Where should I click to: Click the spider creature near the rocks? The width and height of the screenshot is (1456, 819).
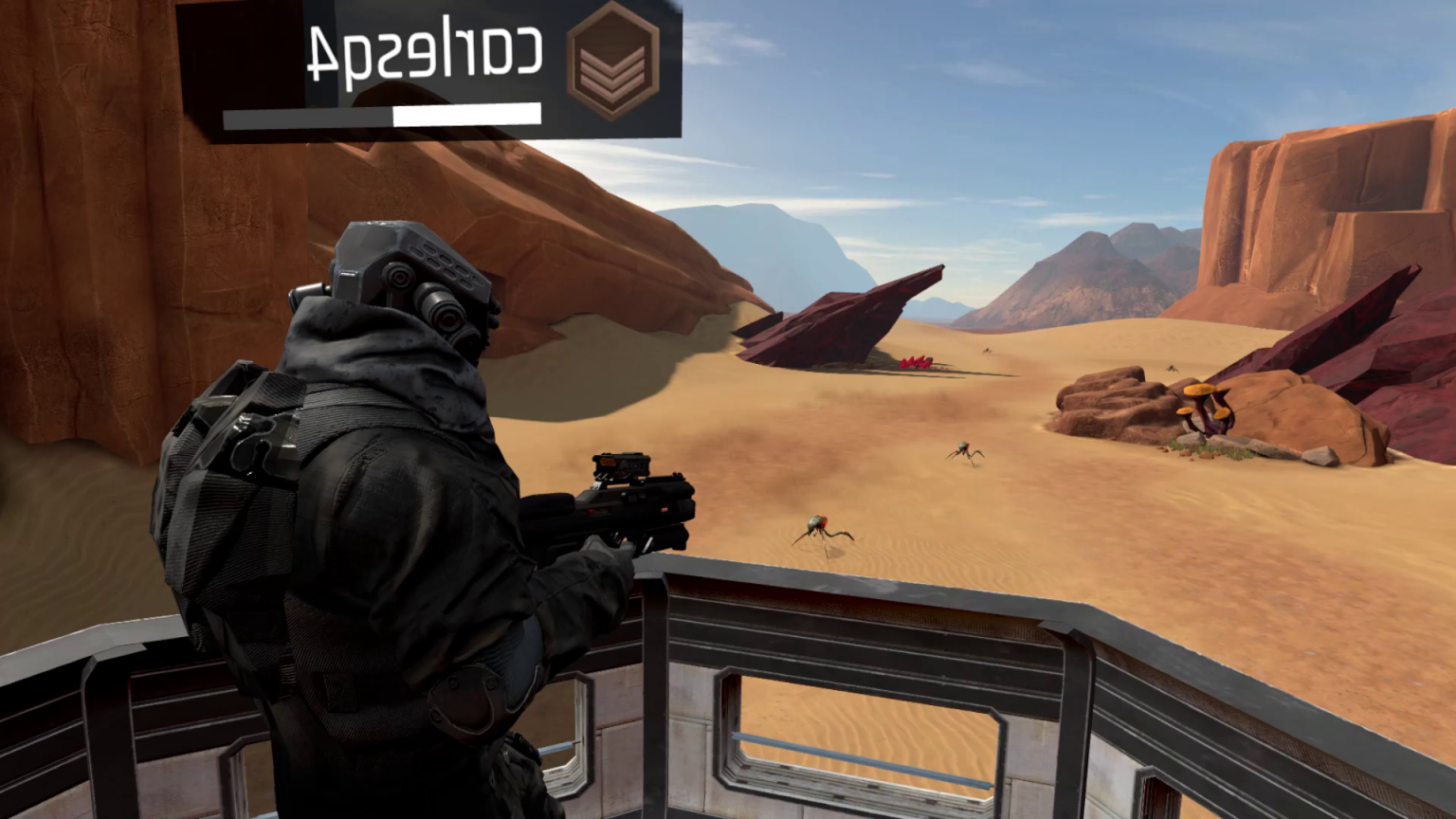point(1171,370)
